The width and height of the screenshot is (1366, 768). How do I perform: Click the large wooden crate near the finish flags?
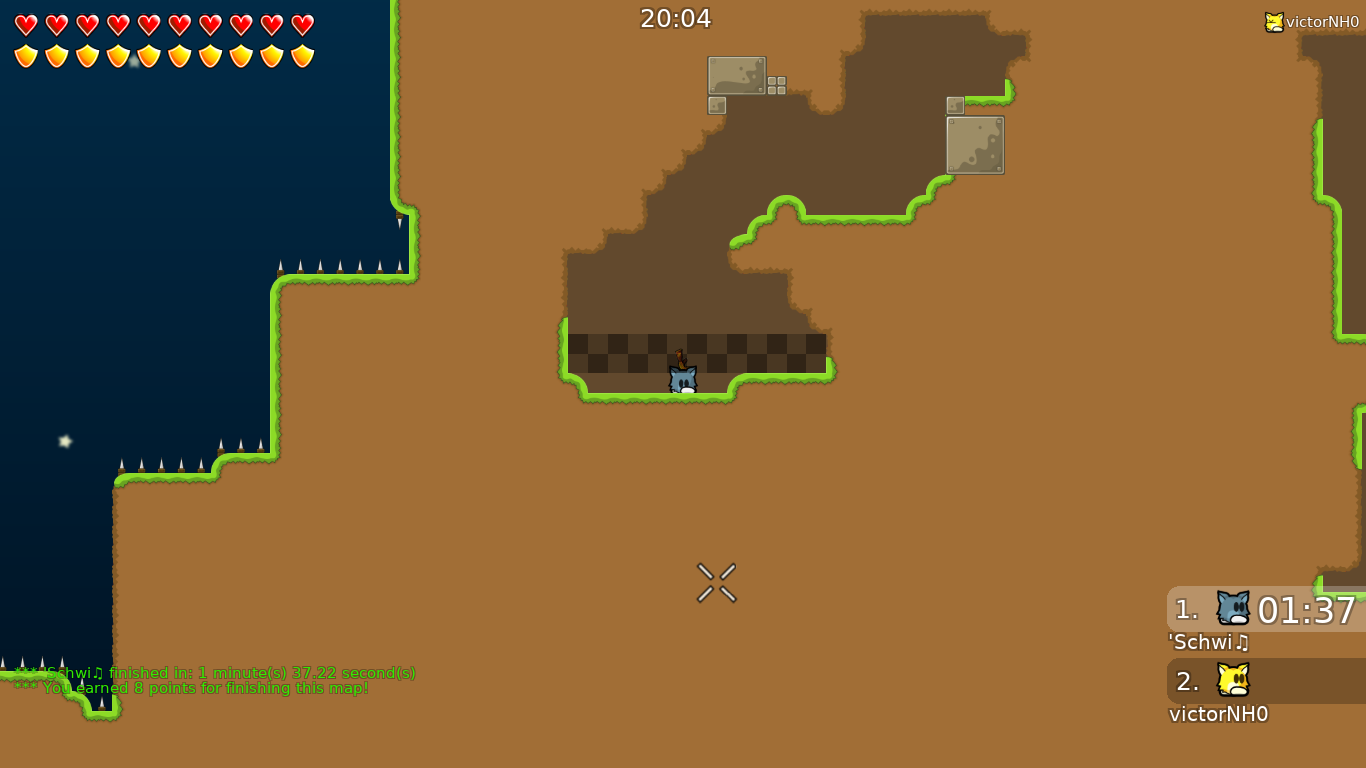coord(739,74)
